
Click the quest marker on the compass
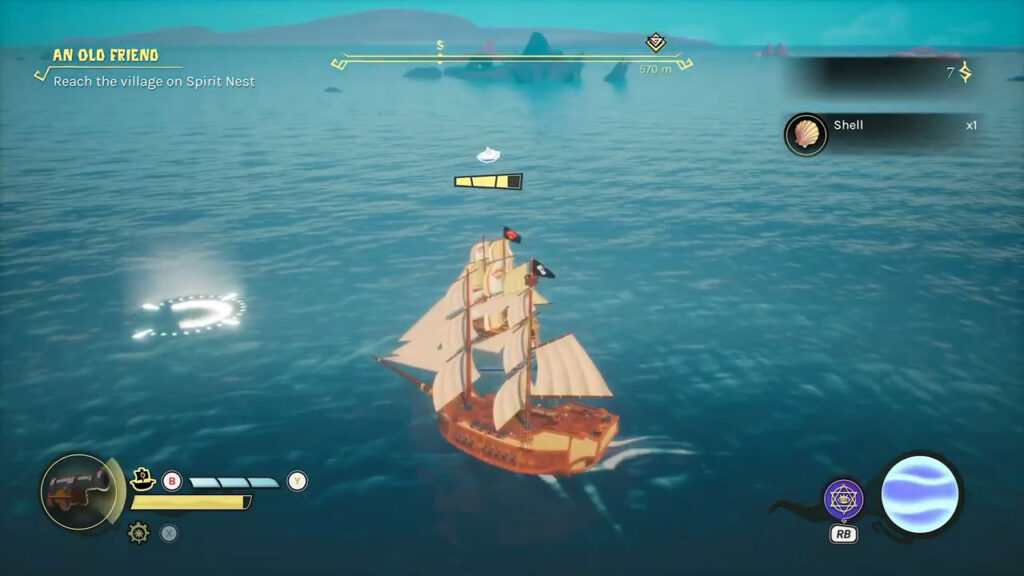655,42
